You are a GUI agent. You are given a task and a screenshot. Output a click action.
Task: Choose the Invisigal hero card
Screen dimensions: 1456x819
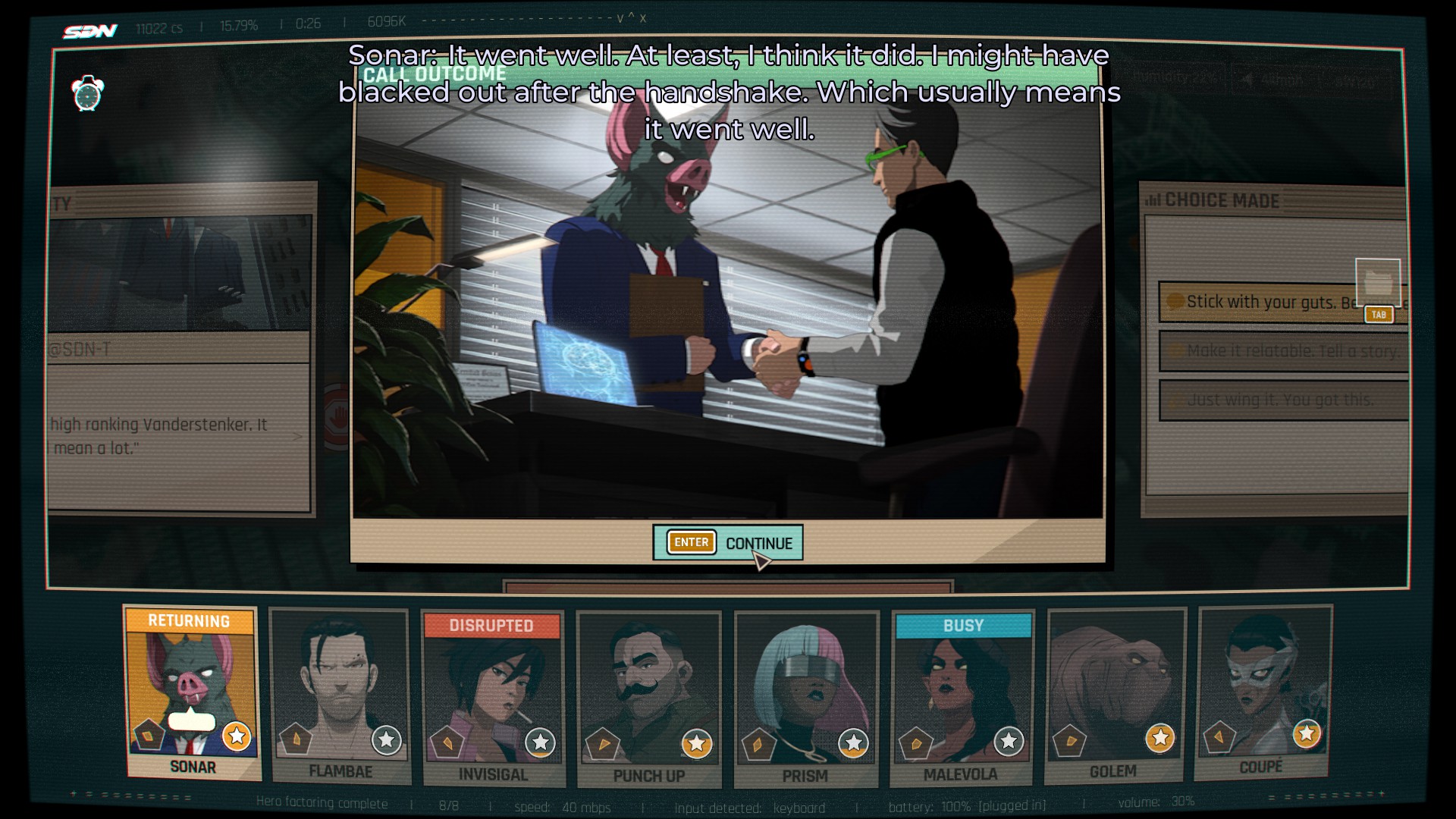493,698
